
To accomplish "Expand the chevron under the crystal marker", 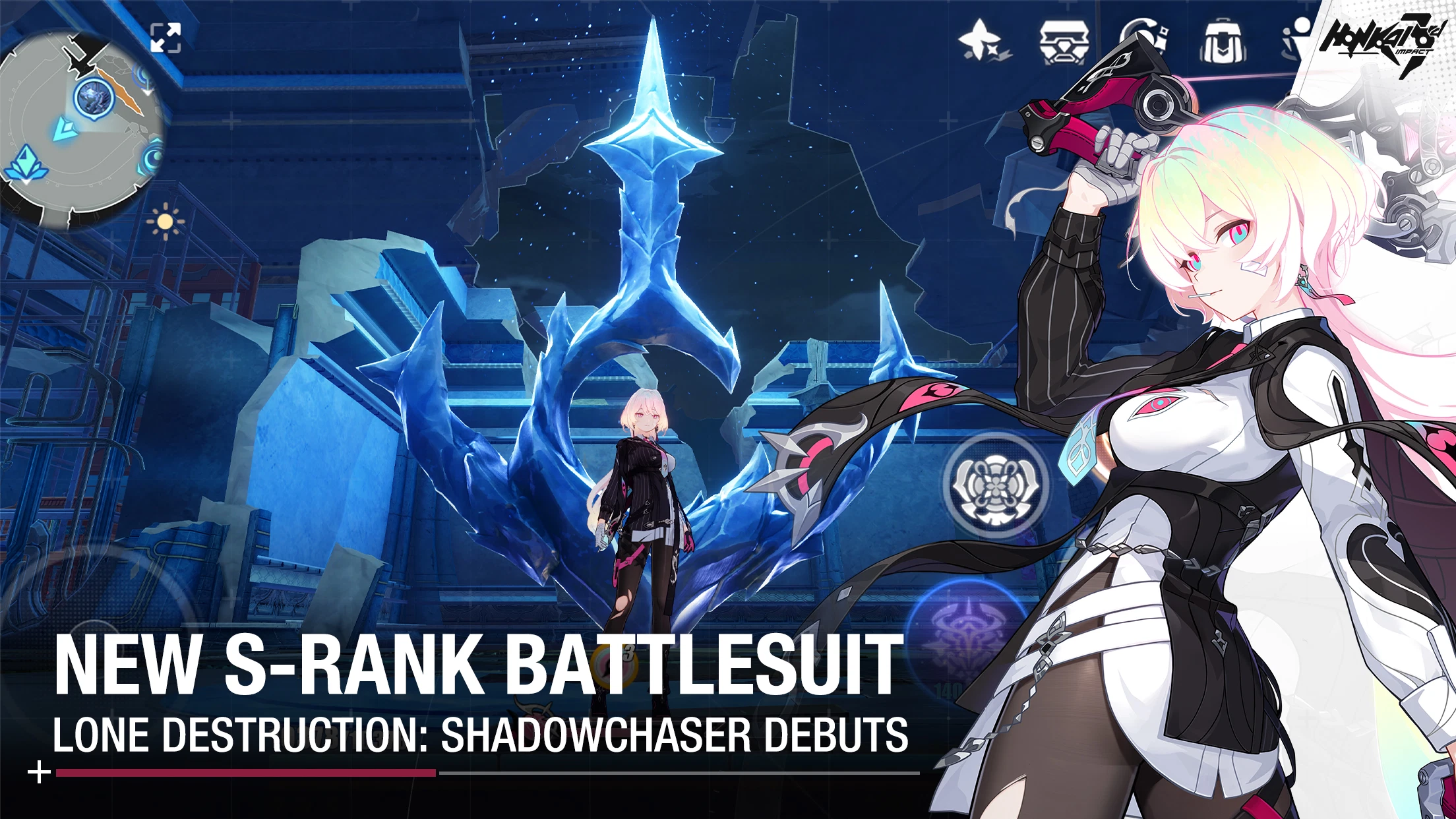I will [26, 183].
